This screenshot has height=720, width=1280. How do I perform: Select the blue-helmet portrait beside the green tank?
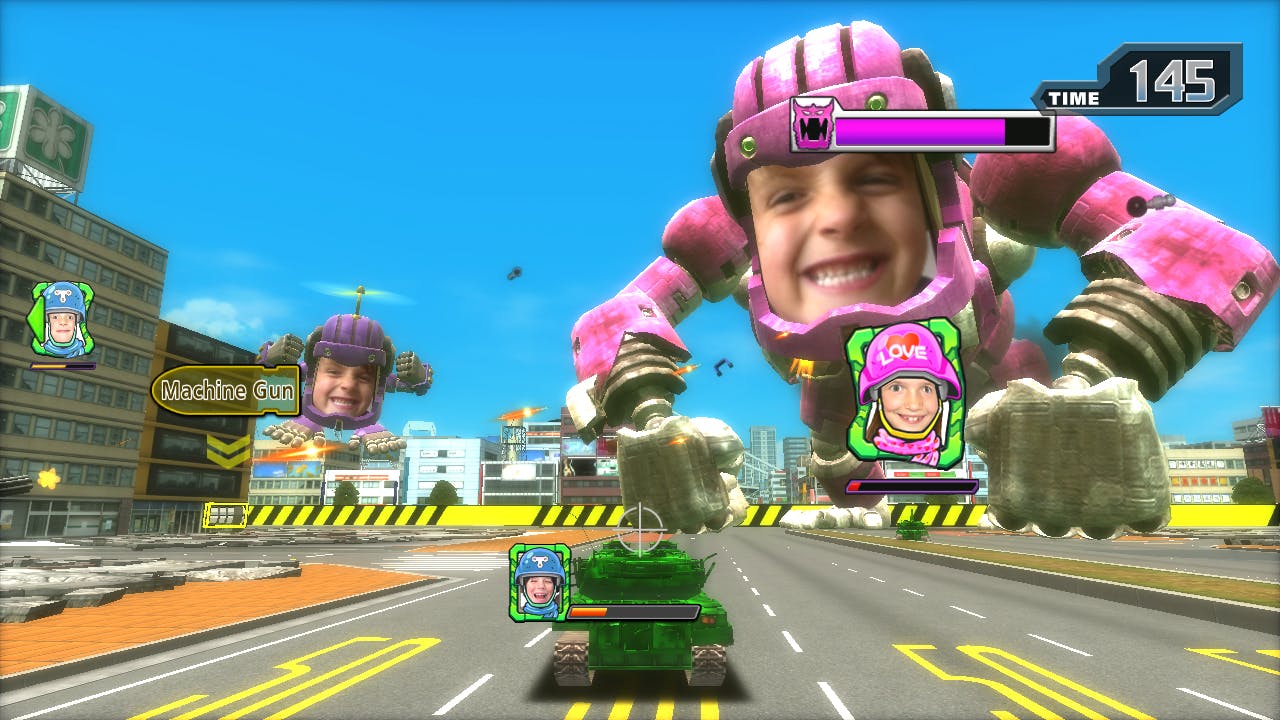pos(539,581)
